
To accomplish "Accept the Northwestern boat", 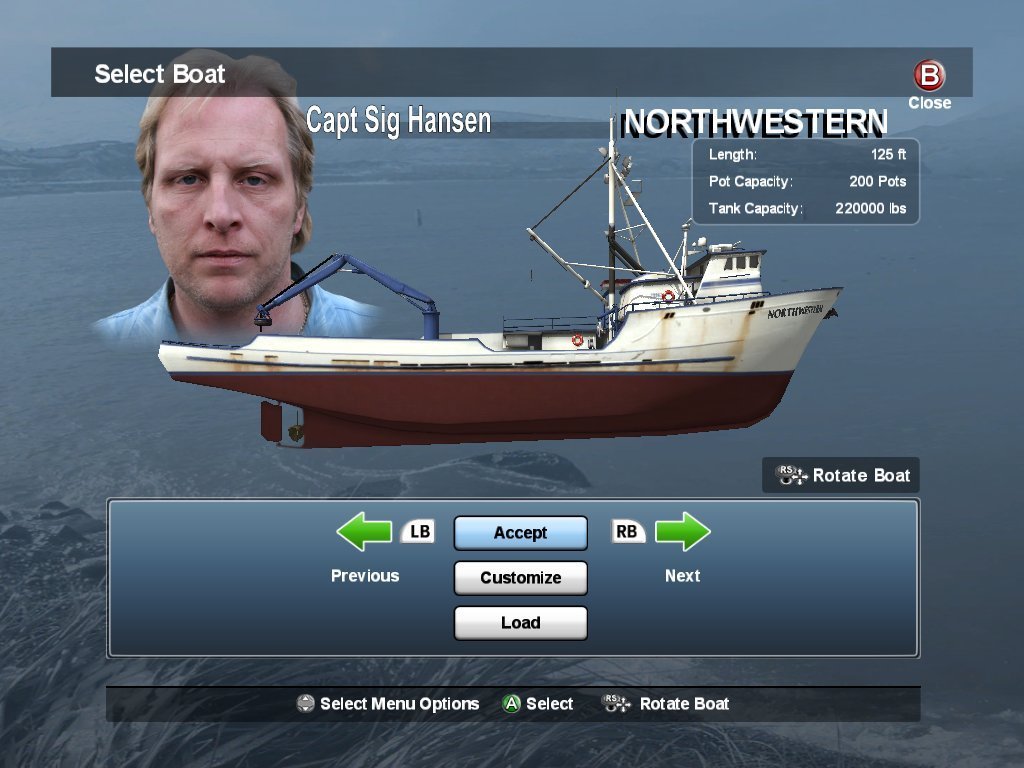I will (520, 533).
